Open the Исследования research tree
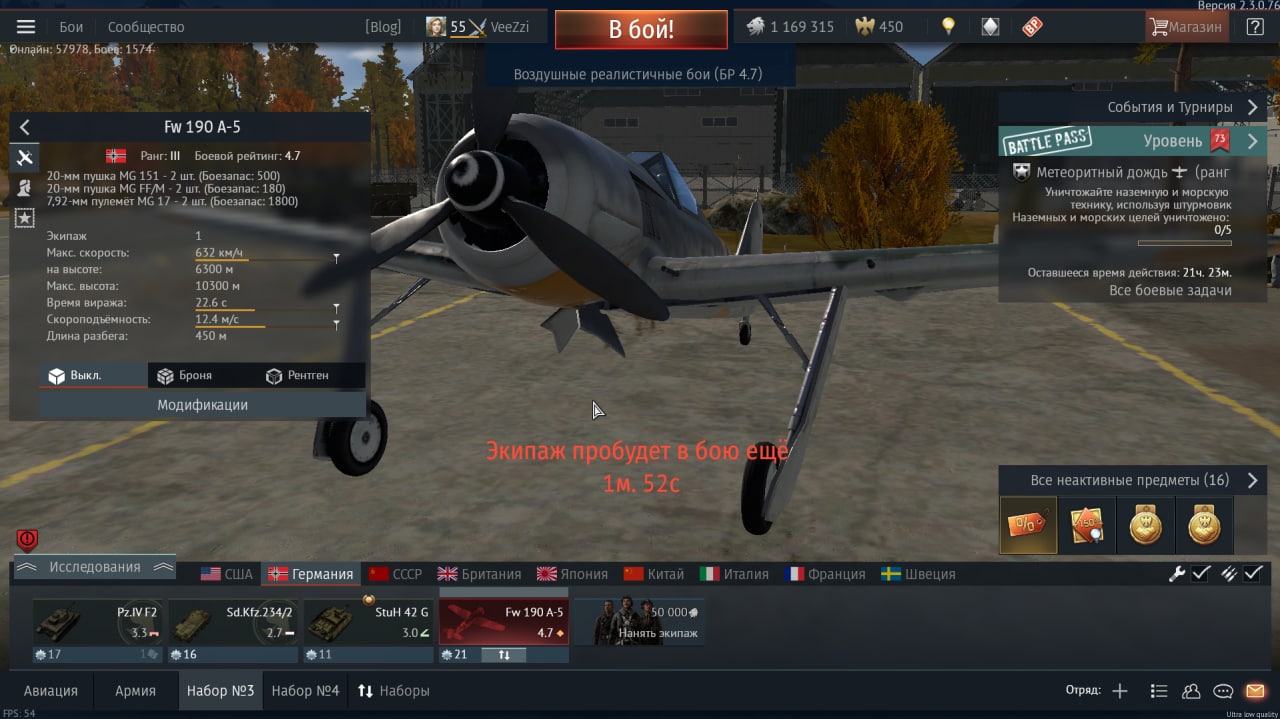1280x719 pixels. click(95, 567)
